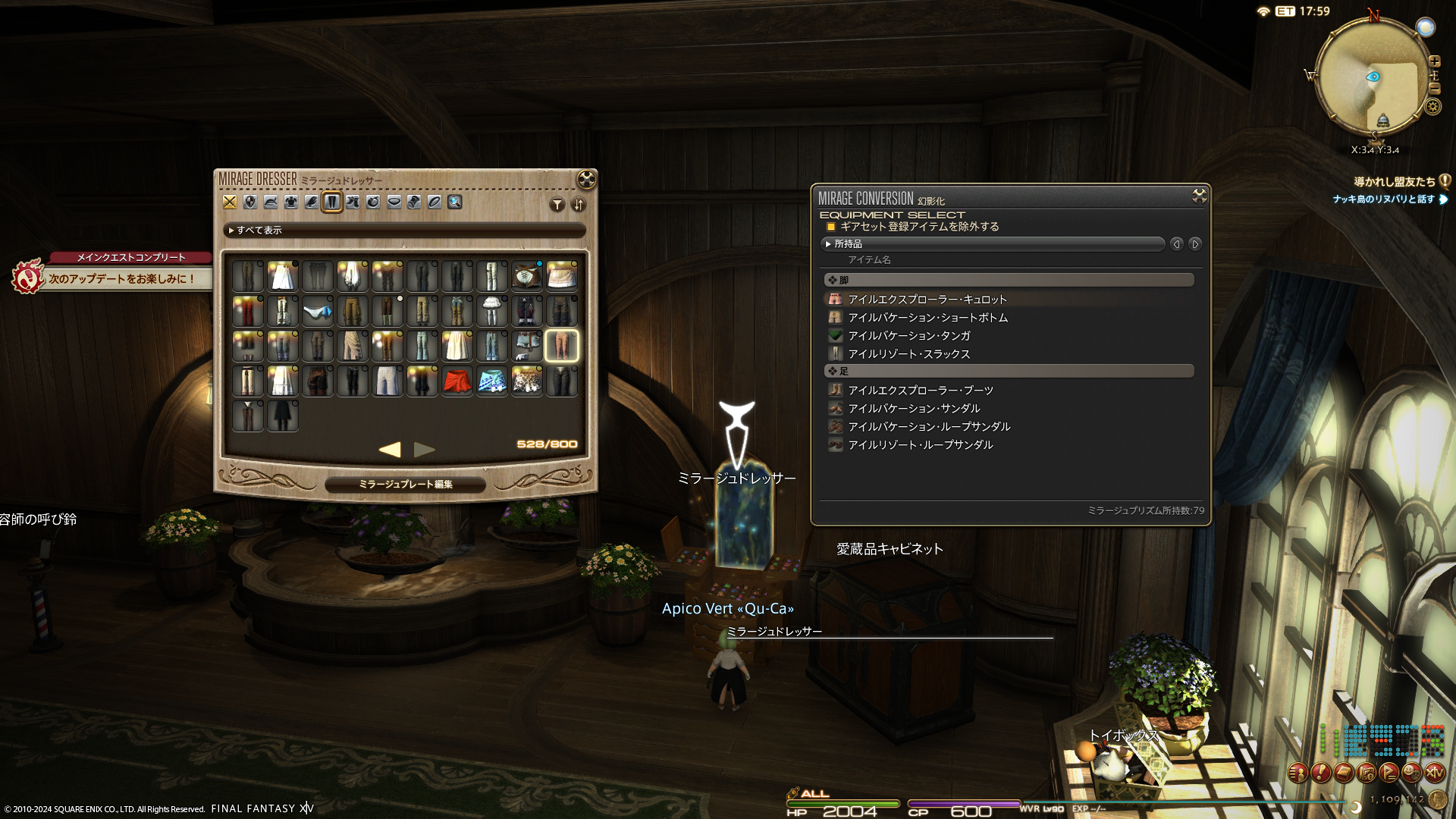This screenshot has height=819, width=1456.
Task: Click the funnel filter button in Mirage Dresser
Action: coord(557,205)
